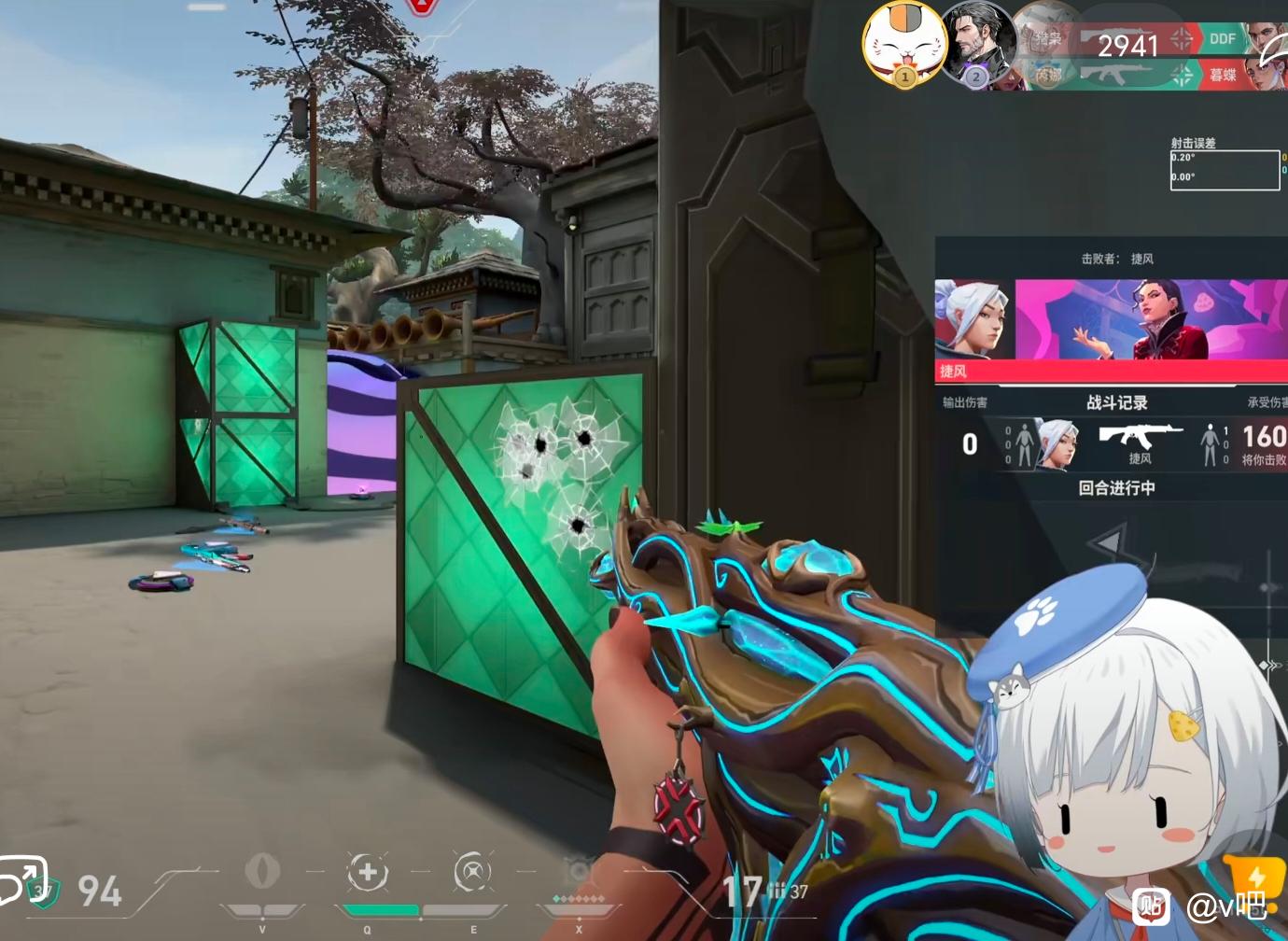
Task: View the killer's pink player card banner
Action: (1150, 318)
